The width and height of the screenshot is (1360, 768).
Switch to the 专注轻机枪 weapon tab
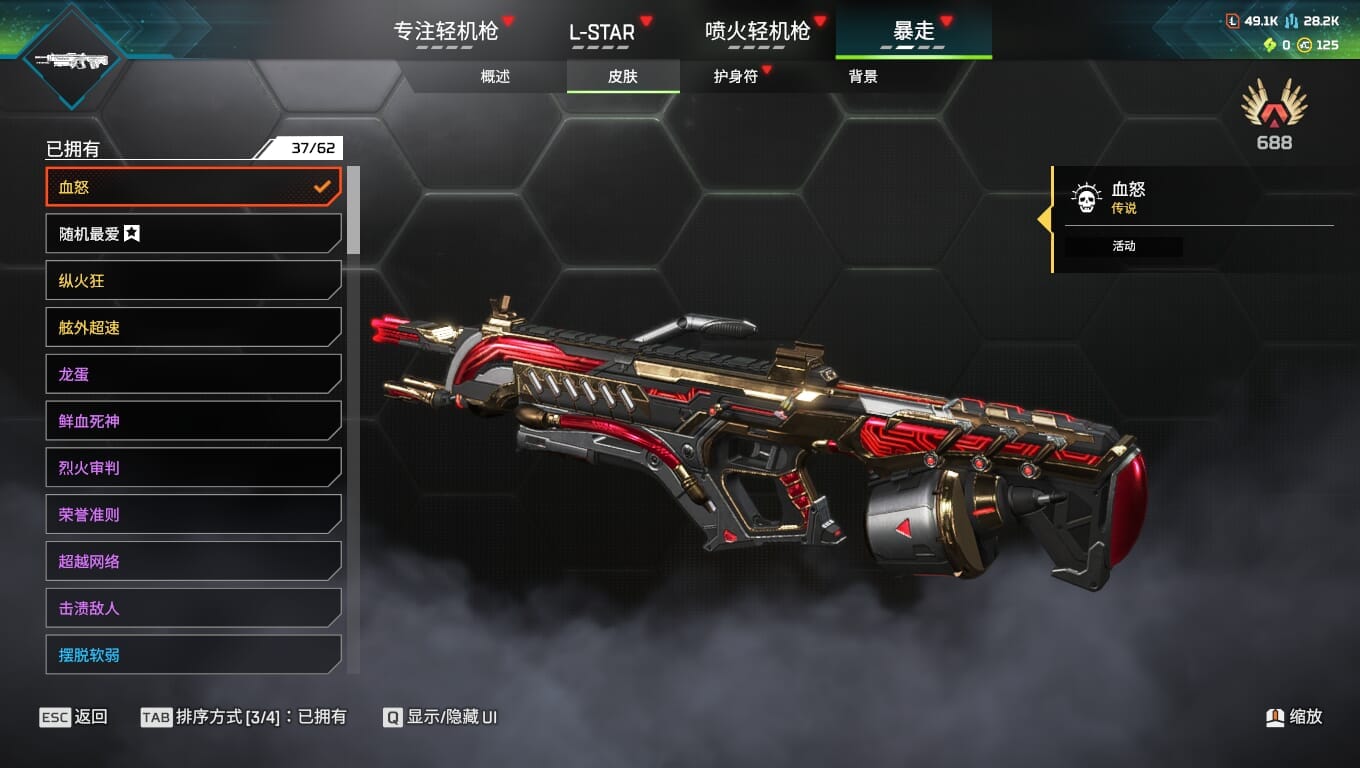(x=445, y=31)
